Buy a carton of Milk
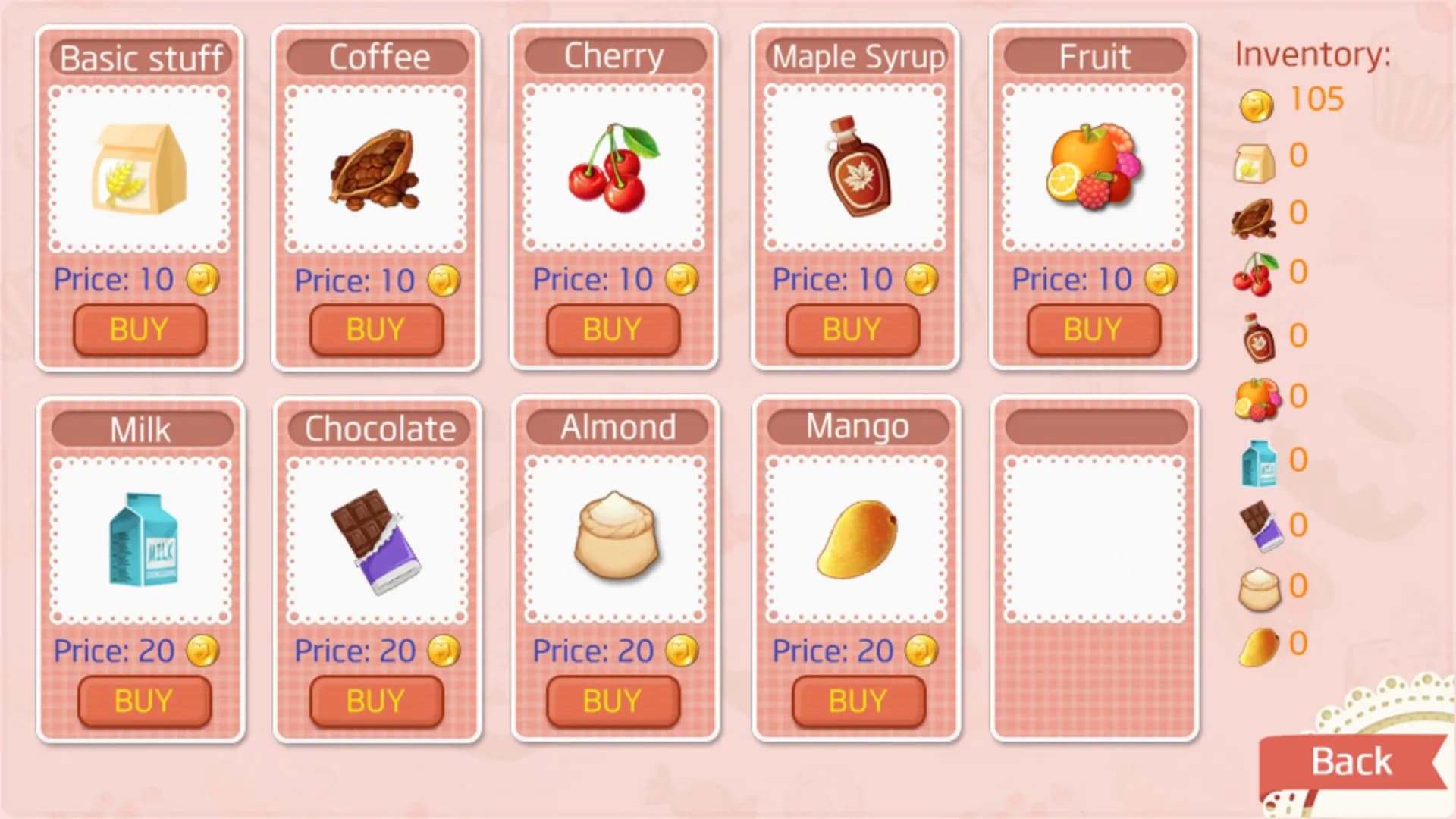This screenshot has height=819, width=1456. coord(144,701)
